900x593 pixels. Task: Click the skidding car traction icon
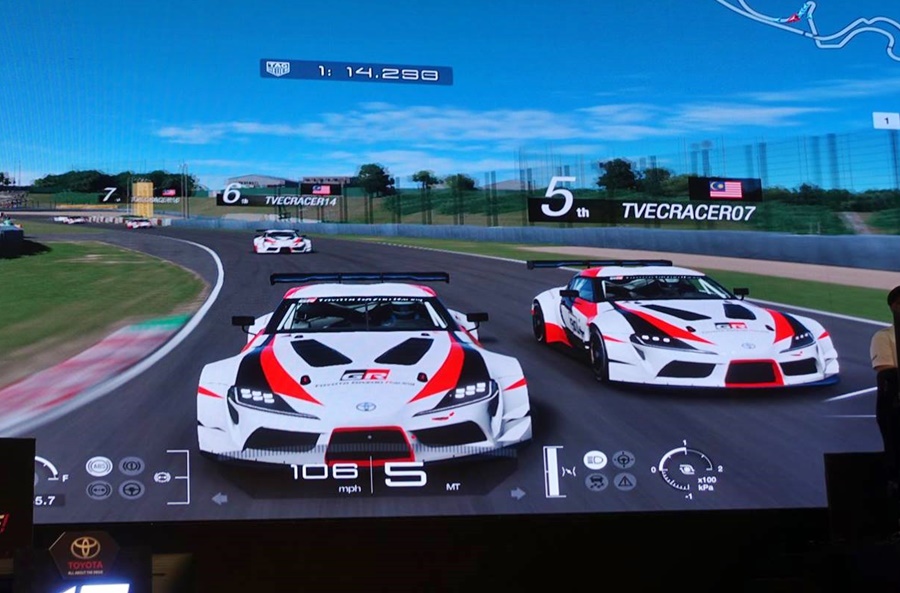[595, 482]
